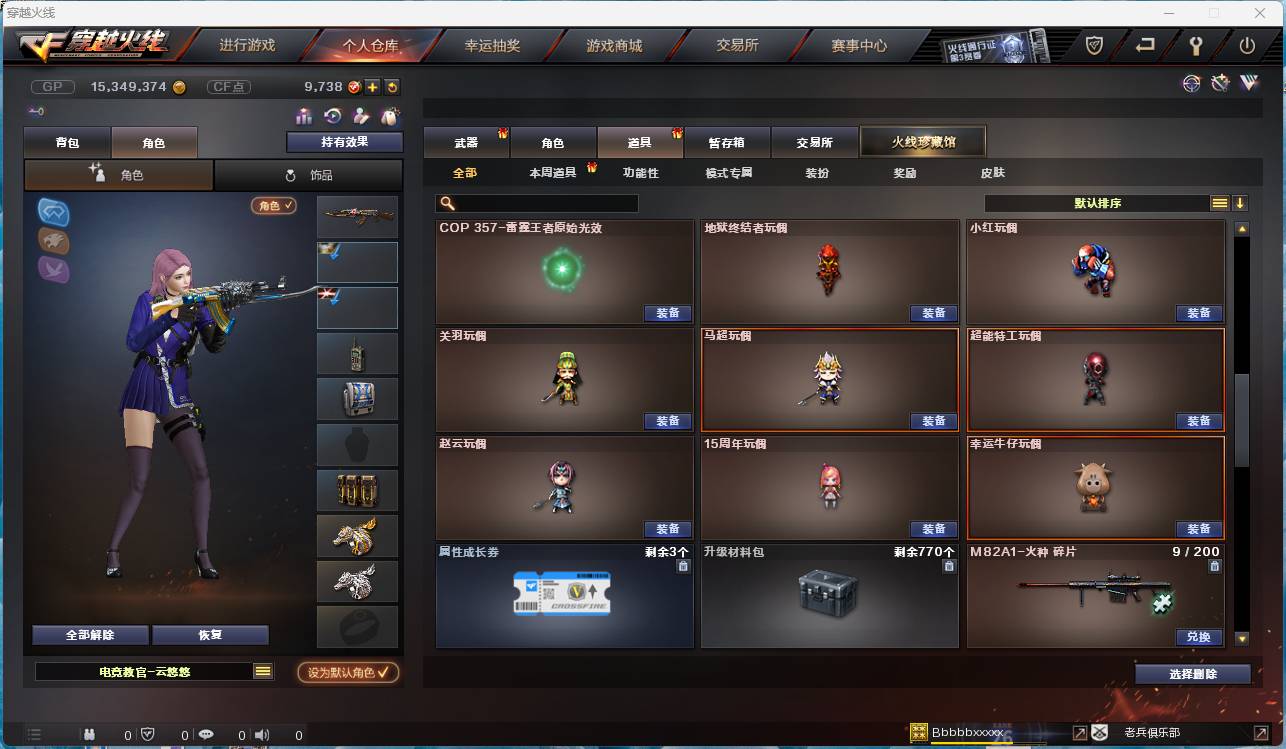Expand the menu next to 电竞教官-云悠悠

pos(262,671)
